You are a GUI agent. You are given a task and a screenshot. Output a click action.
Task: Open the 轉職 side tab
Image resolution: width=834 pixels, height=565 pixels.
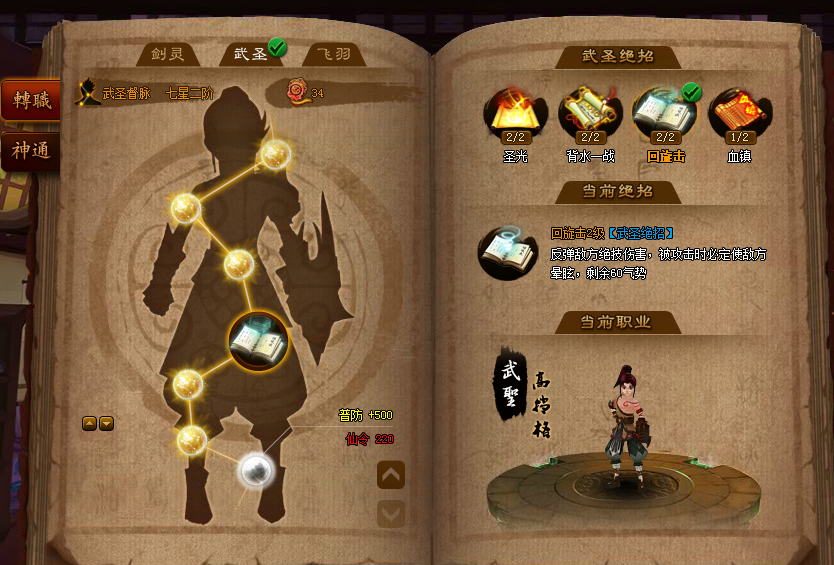[x=30, y=100]
